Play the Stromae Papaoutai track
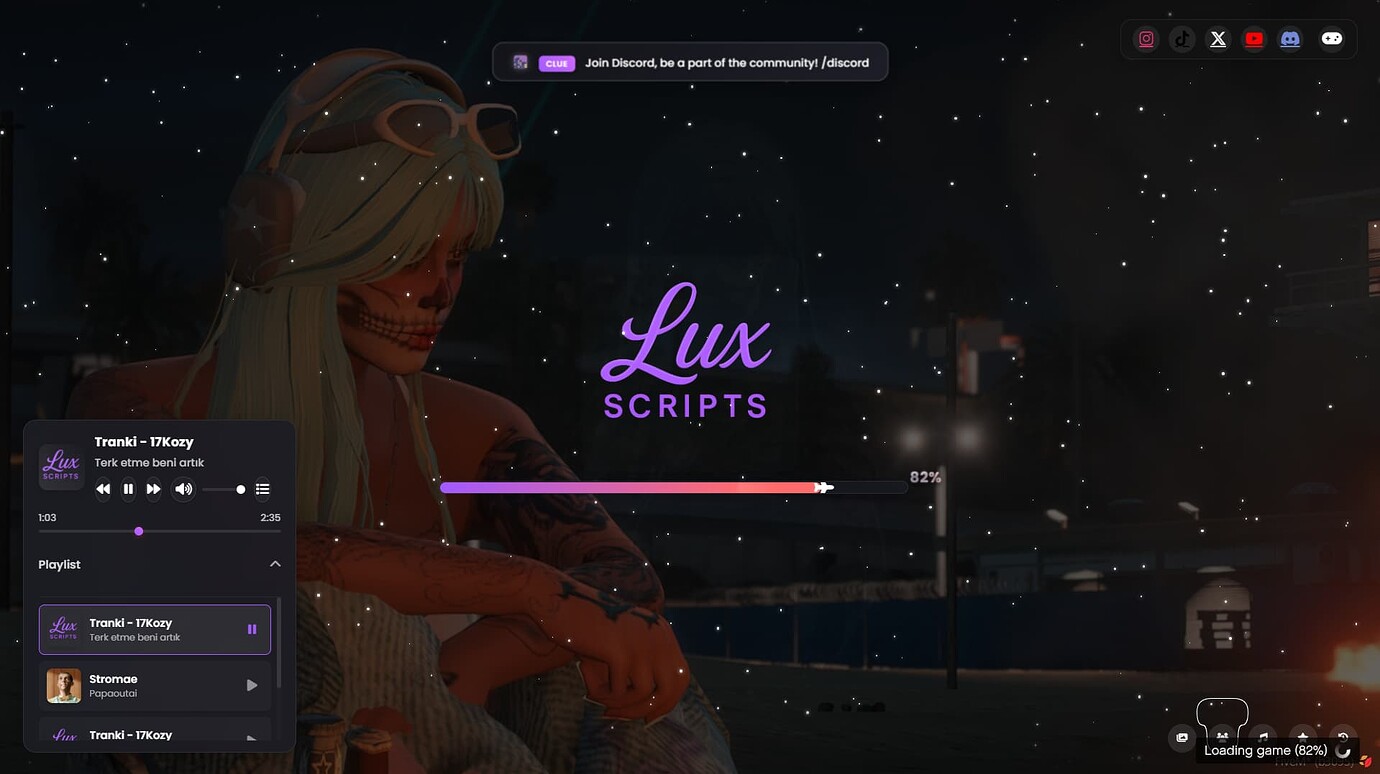Viewport: 1380px width, 774px height. click(155, 685)
